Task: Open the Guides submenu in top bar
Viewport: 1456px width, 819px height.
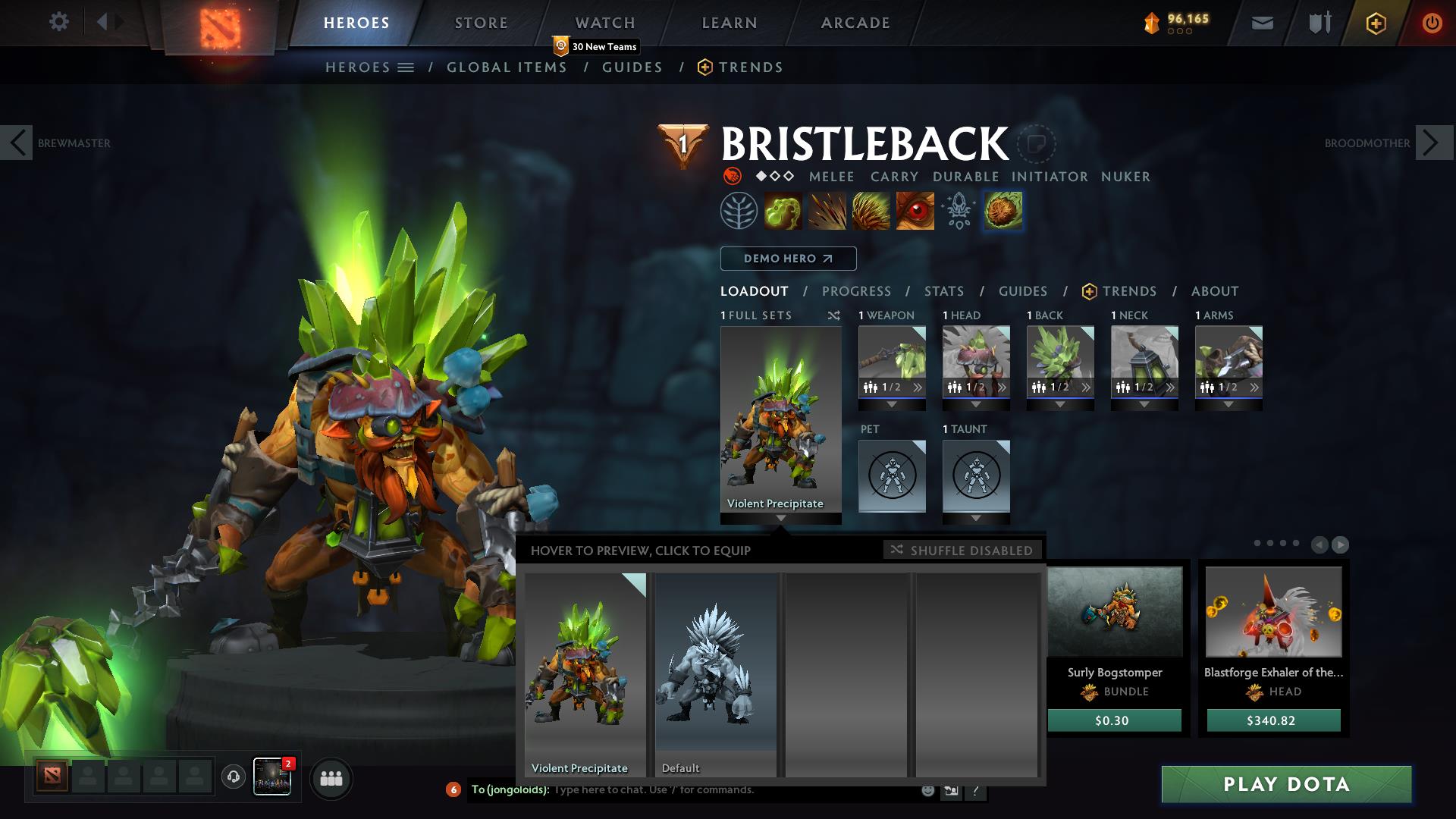Action: tap(632, 67)
